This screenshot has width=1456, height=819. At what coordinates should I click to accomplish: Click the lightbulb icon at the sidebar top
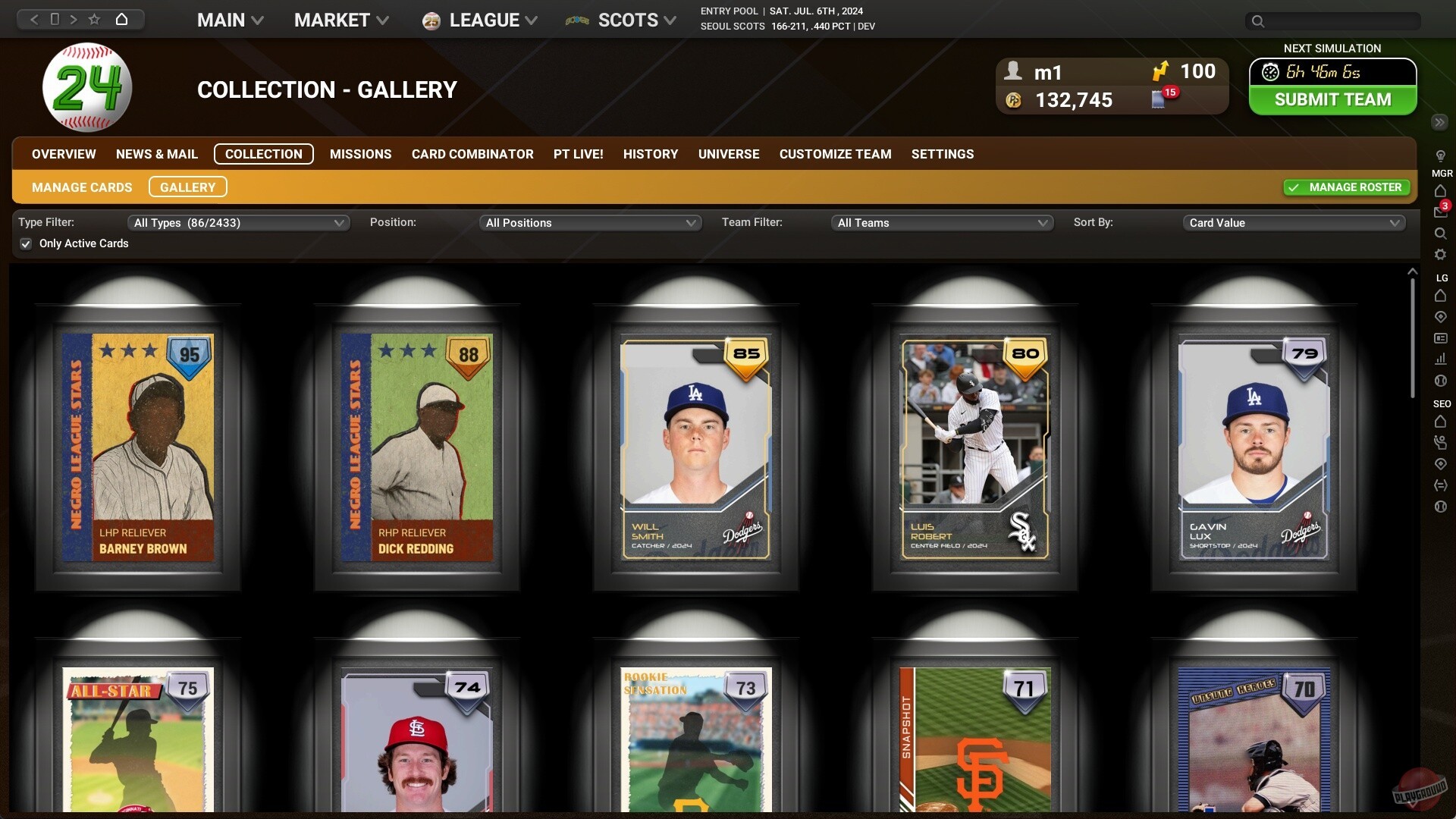[1440, 155]
